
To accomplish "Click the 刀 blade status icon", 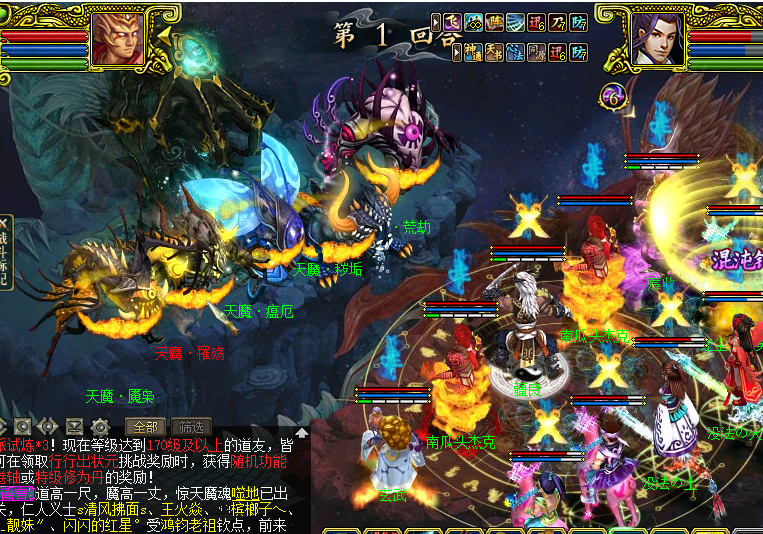I will click(x=557, y=22).
